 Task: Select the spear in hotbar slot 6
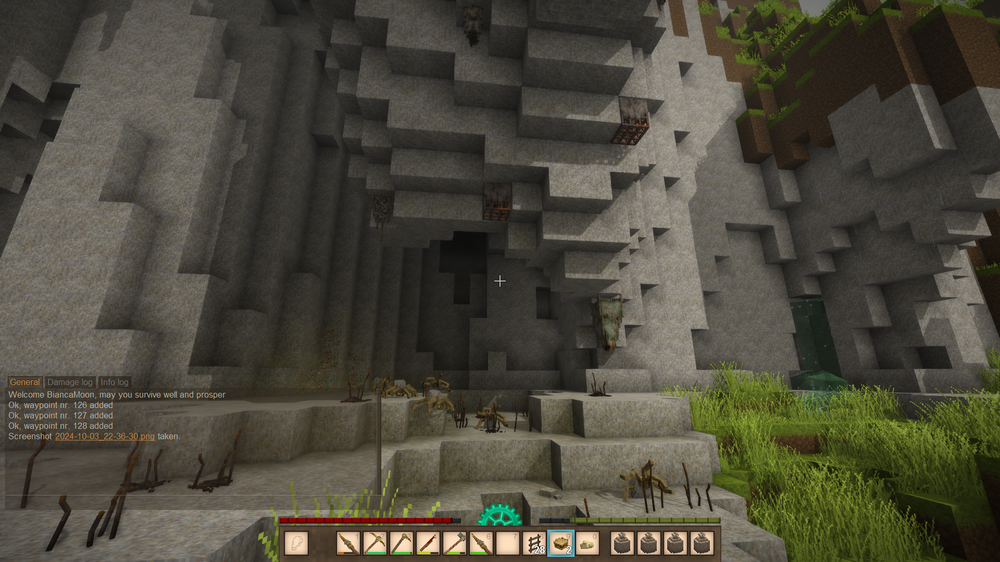click(x=482, y=543)
